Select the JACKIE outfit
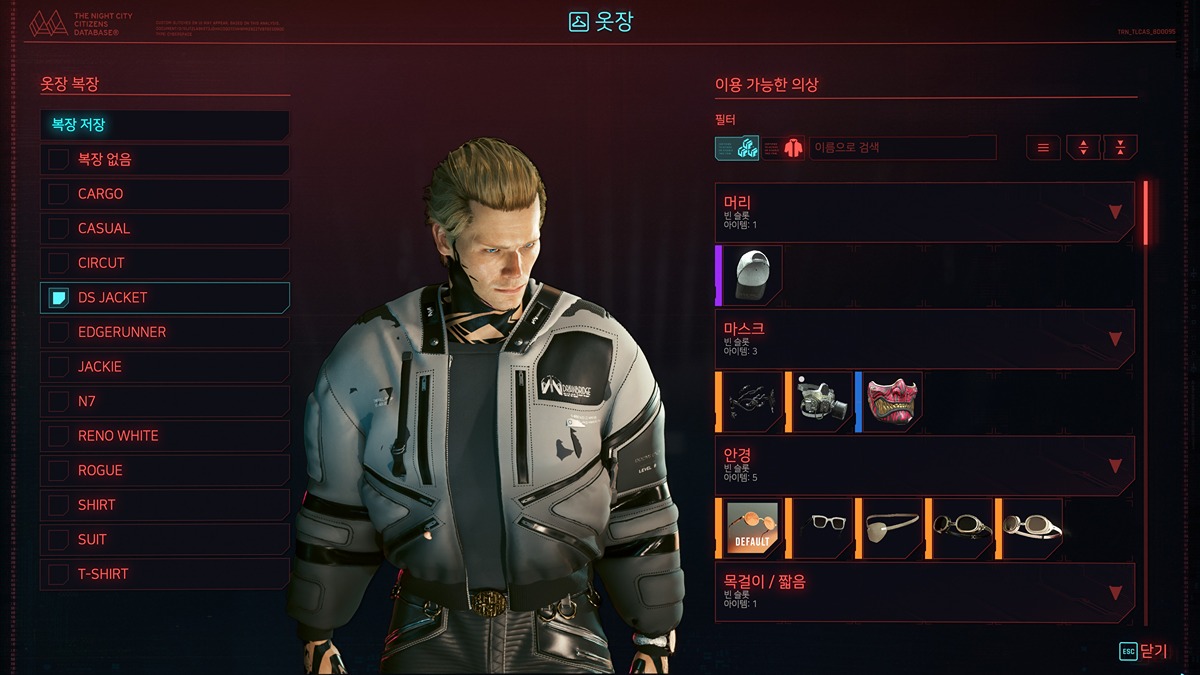The width and height of the screenshot is (1200, 675). pos(165,367)
